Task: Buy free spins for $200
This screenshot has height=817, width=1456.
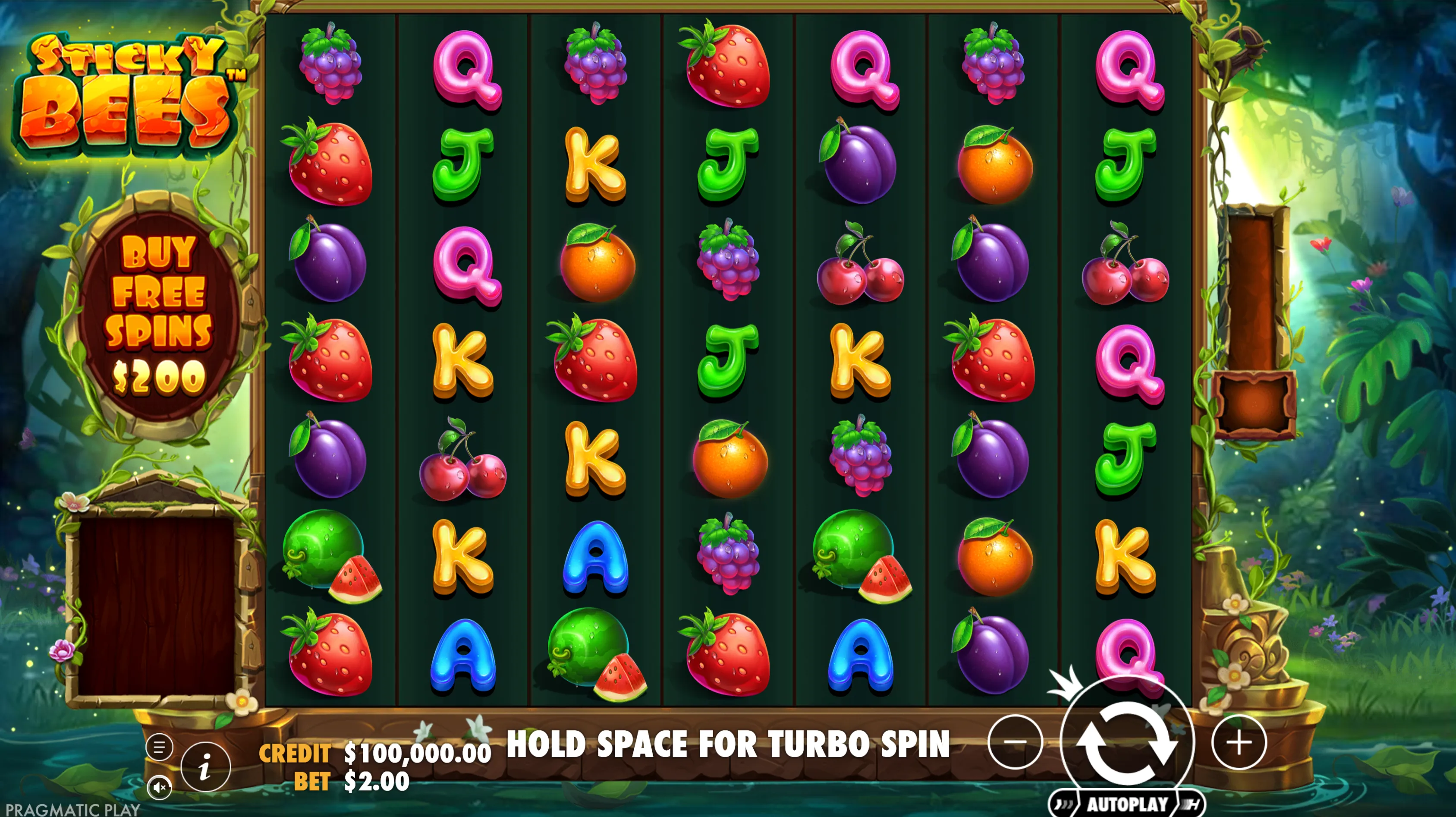Action: pos(159,315)
